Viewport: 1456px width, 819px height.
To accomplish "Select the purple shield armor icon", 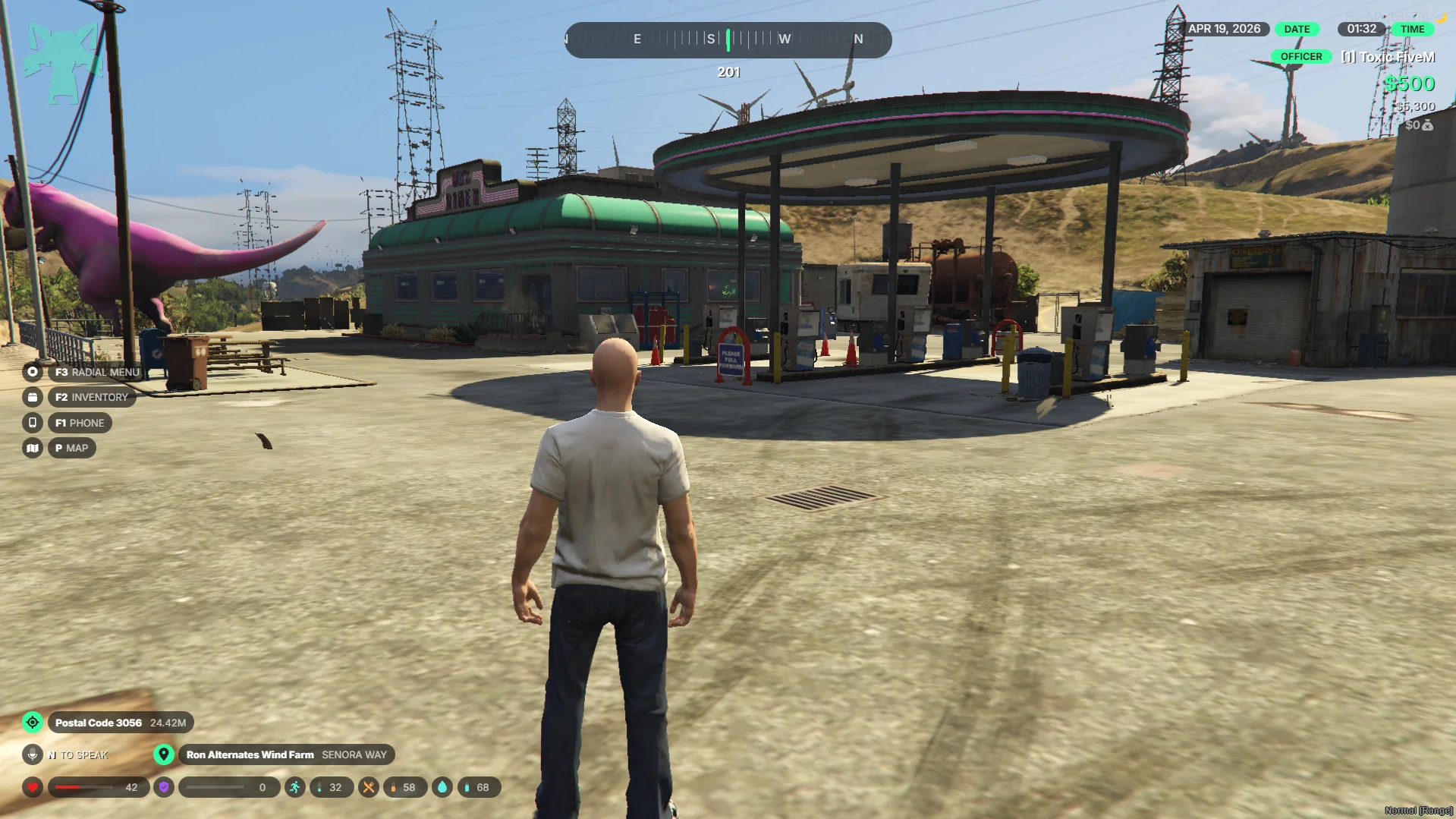I will click(x=164, y=787).
